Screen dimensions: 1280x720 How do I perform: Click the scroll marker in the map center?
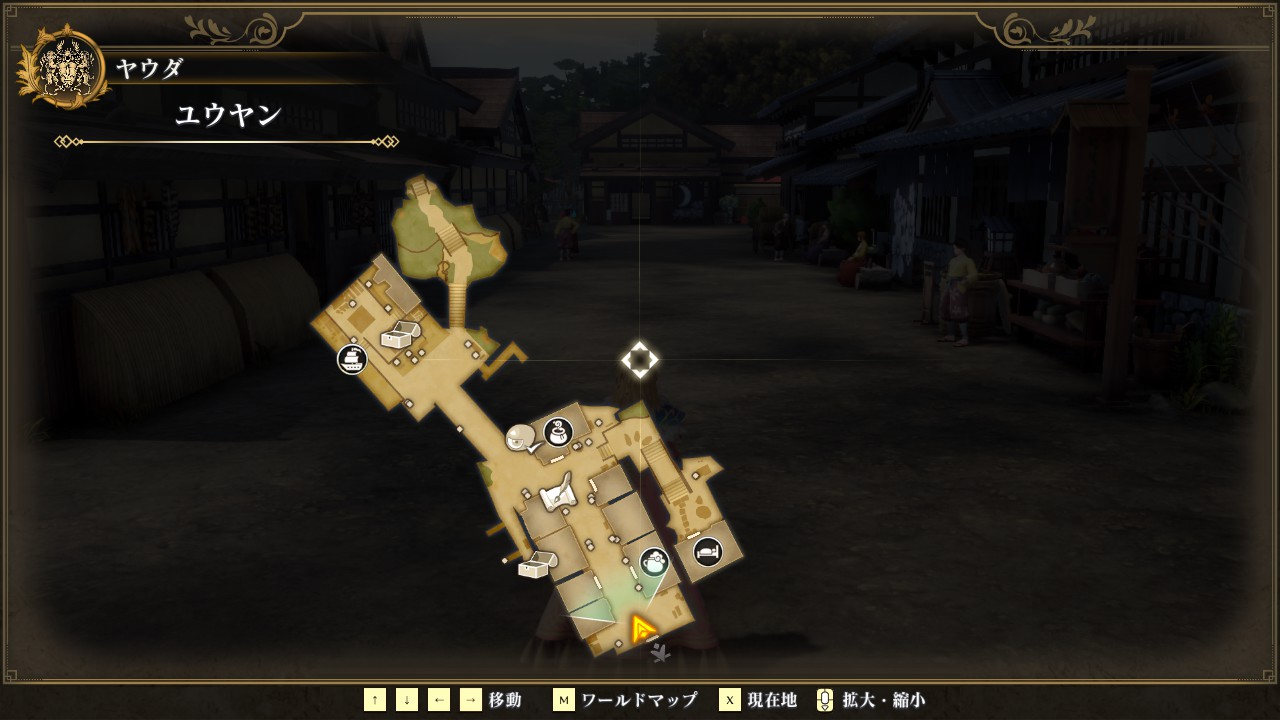(556, 493)
